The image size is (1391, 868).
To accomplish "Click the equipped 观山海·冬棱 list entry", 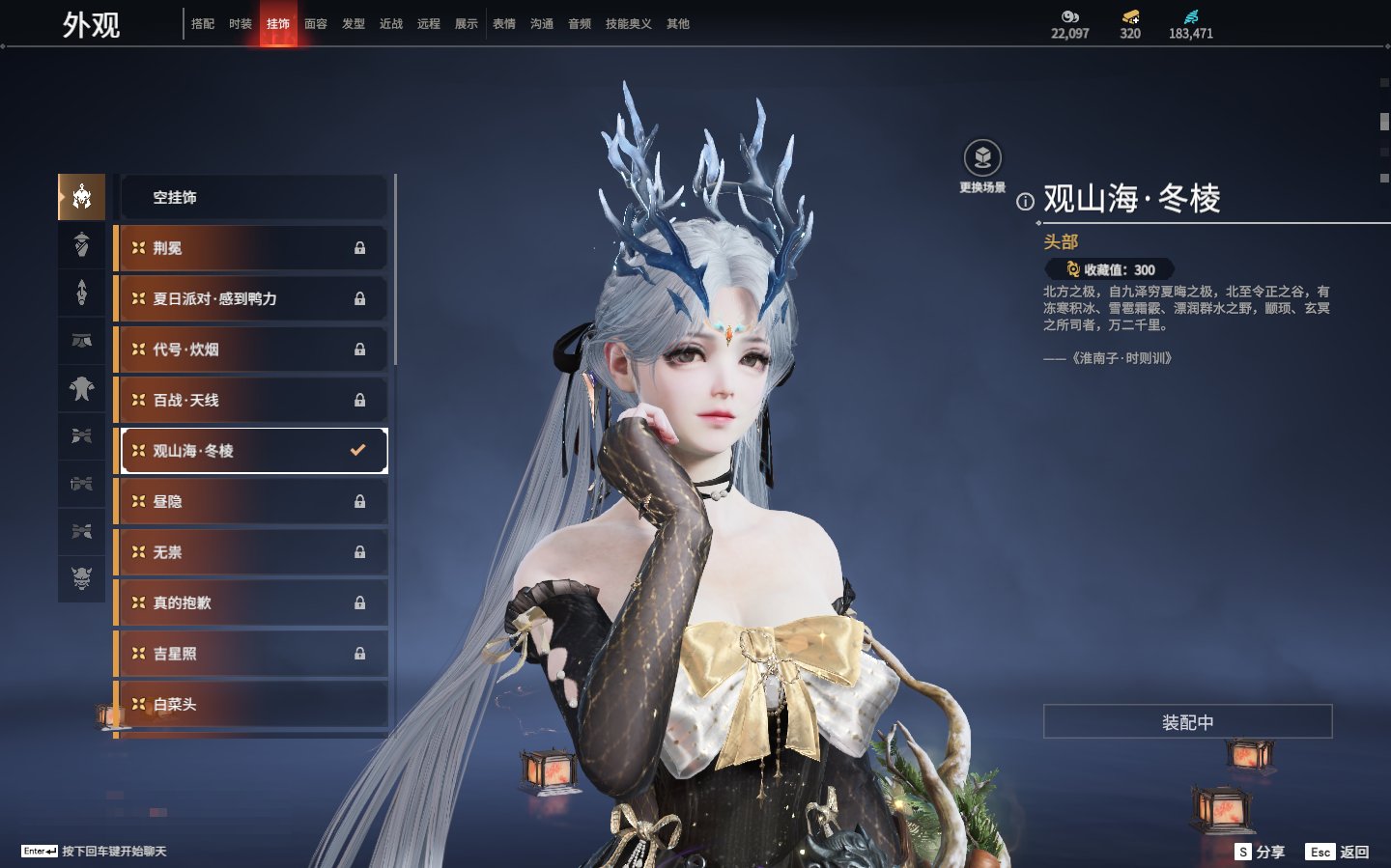I will (253, 451).
